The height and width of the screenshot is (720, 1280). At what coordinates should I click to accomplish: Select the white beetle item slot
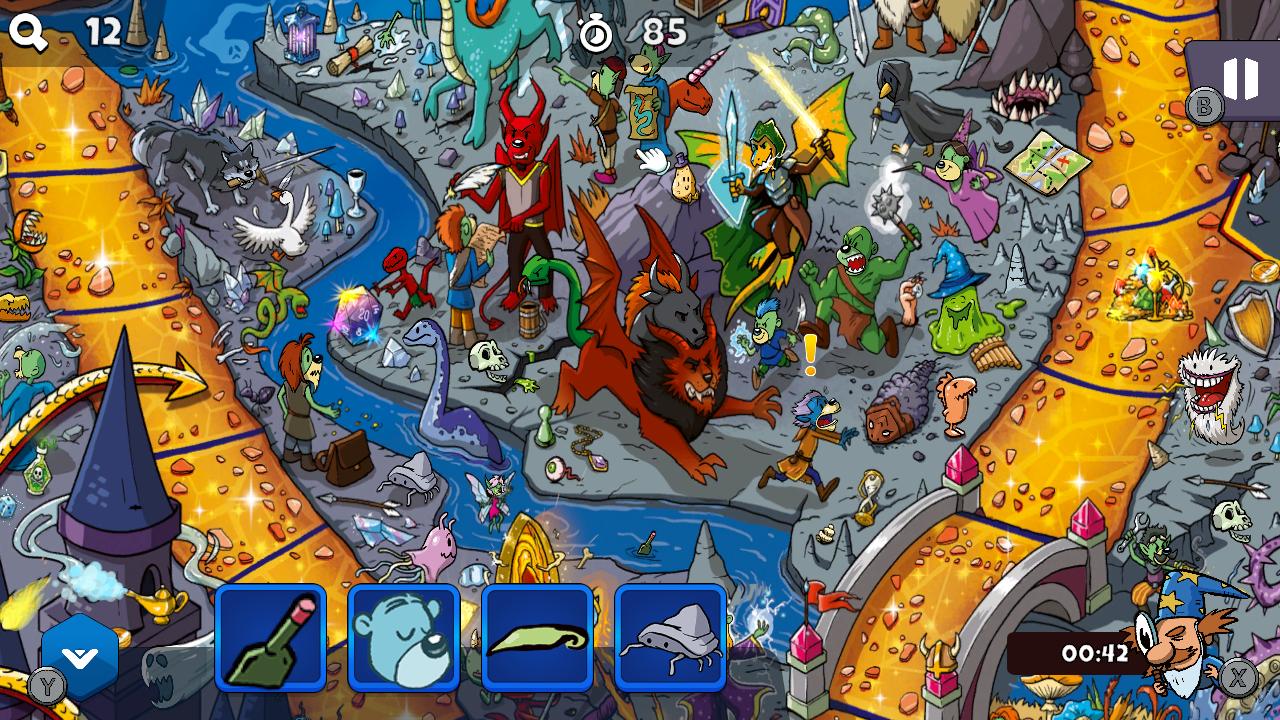coord(670,637)
